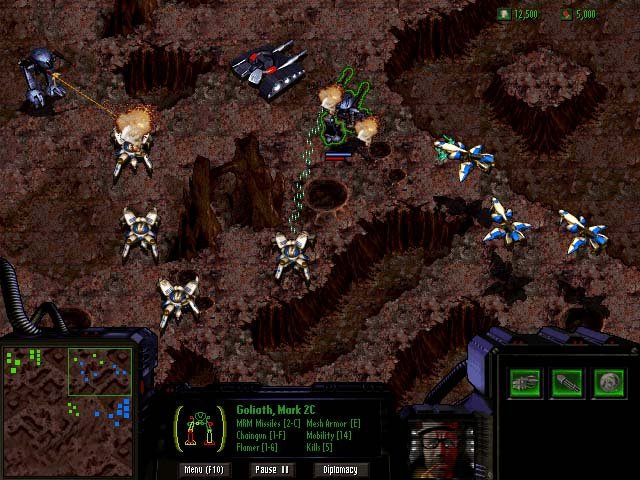The height and width of the screenshot is (480, 640).
Task: Open the Diplomacy screen
Action: [x=341, y=469]
